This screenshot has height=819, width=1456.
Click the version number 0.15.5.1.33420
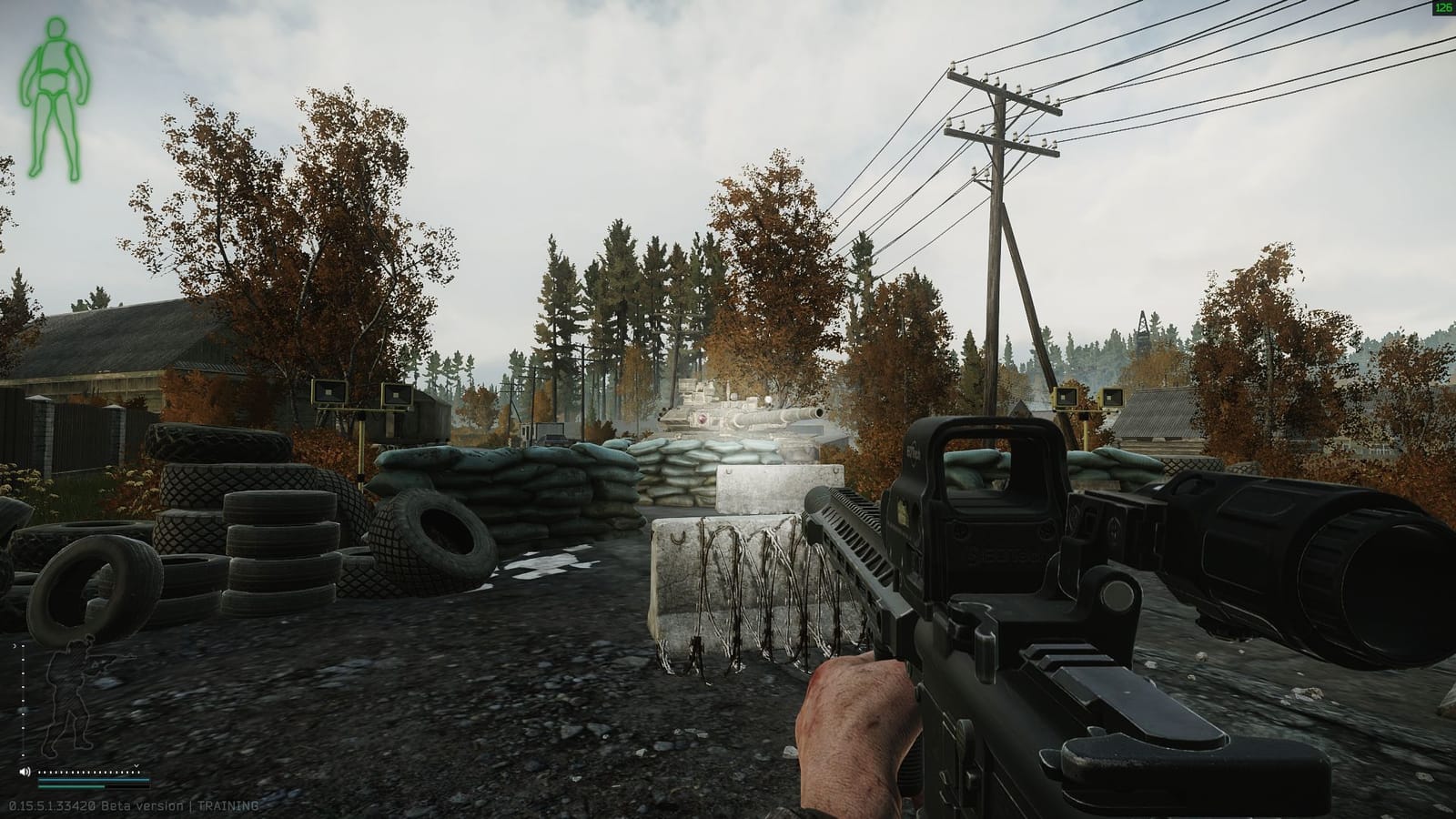tap(51, 806)
